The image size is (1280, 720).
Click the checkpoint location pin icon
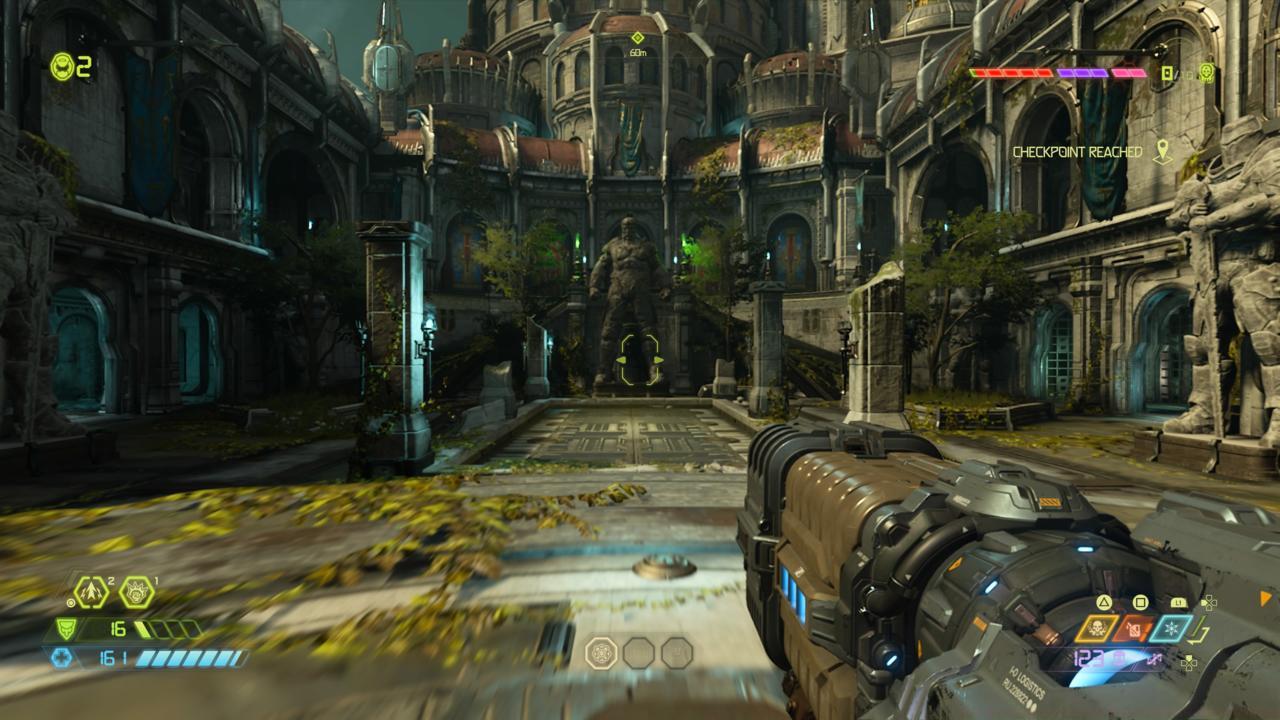[x=1161, y=152]
